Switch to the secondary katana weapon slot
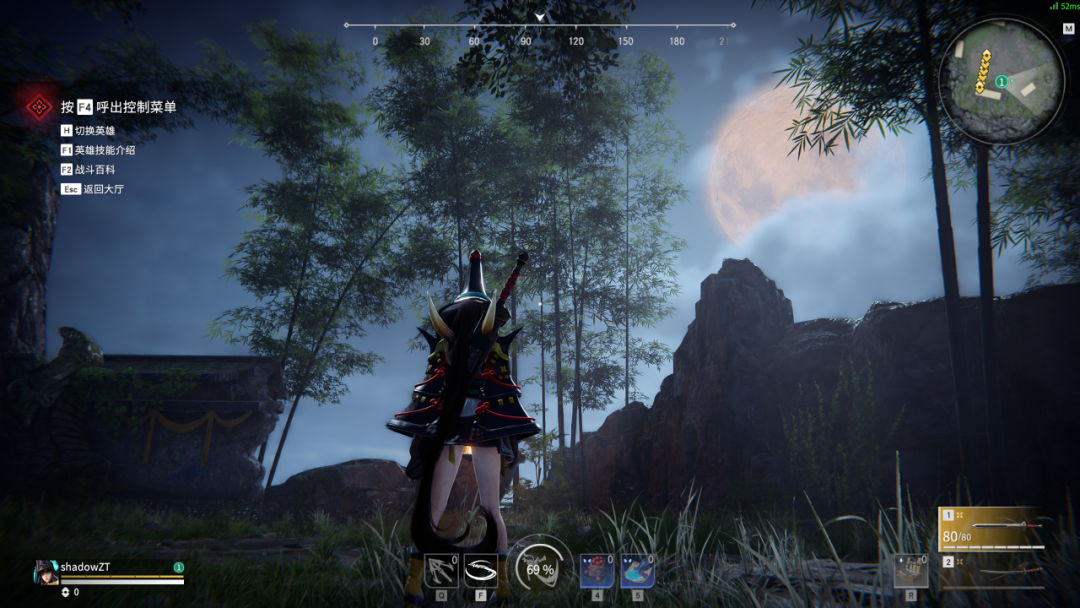Screen dimensions: 1080x608 (x=992, y=572)
